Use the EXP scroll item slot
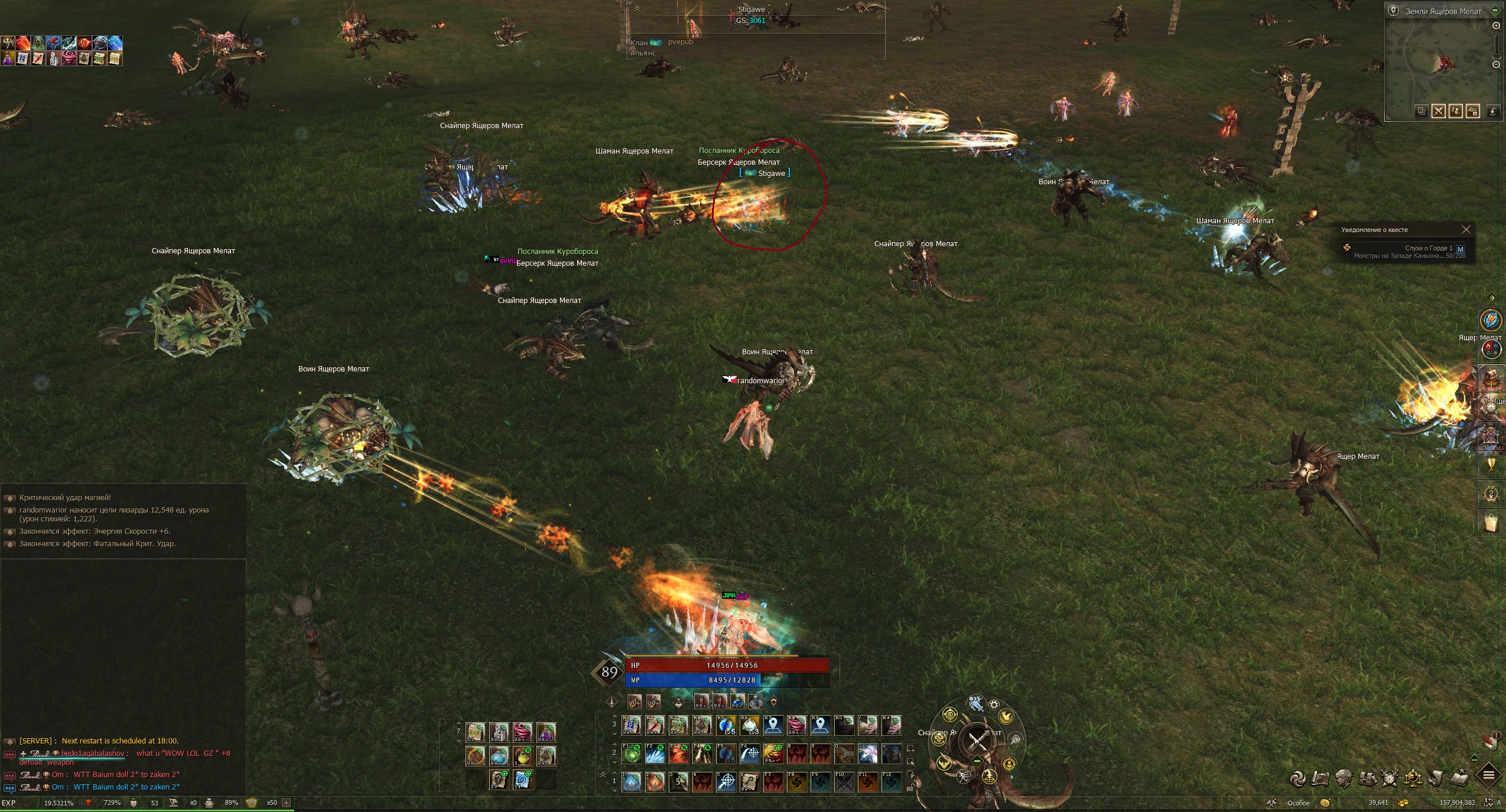The height and width of the screenshot is (812, 1506). (475, 732)
